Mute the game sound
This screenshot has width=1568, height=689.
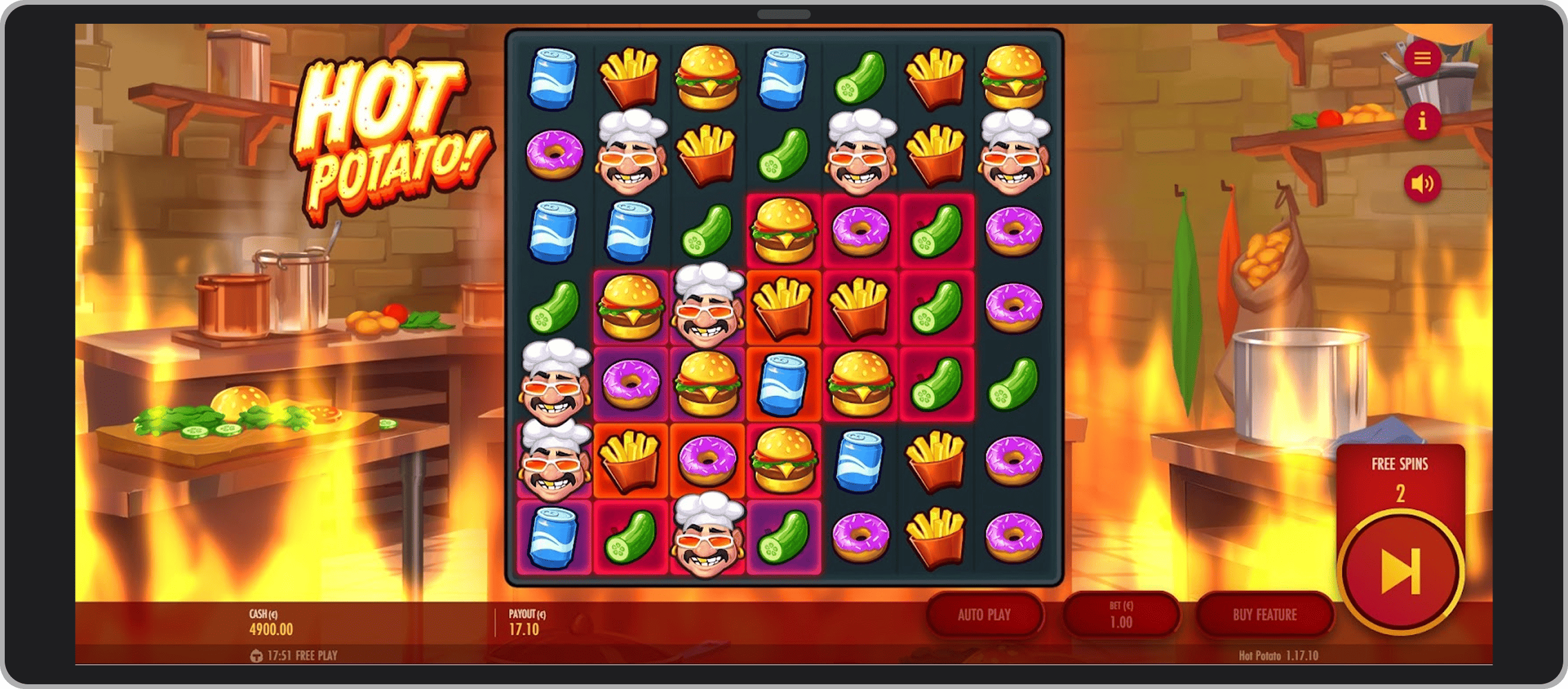tap(1422, 182)
